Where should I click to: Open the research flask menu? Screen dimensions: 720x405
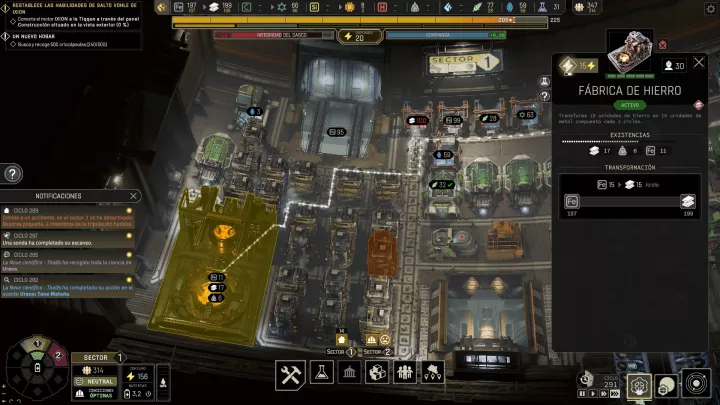(x=321, y=374)
